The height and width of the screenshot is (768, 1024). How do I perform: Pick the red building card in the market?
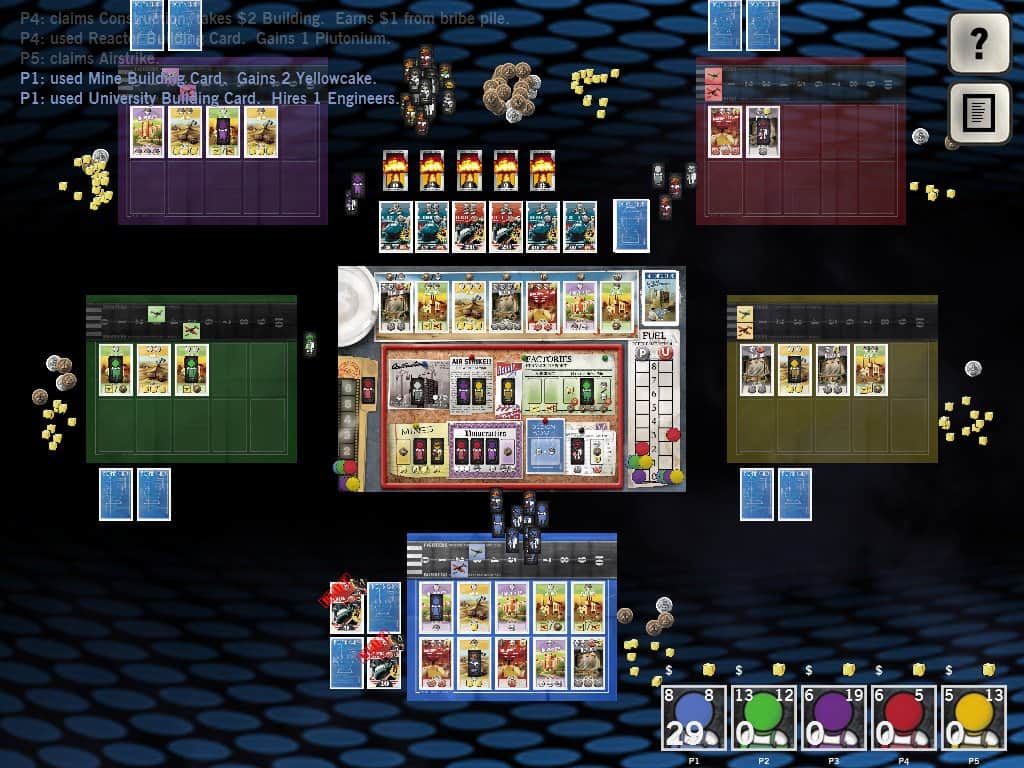click(541, 305)
